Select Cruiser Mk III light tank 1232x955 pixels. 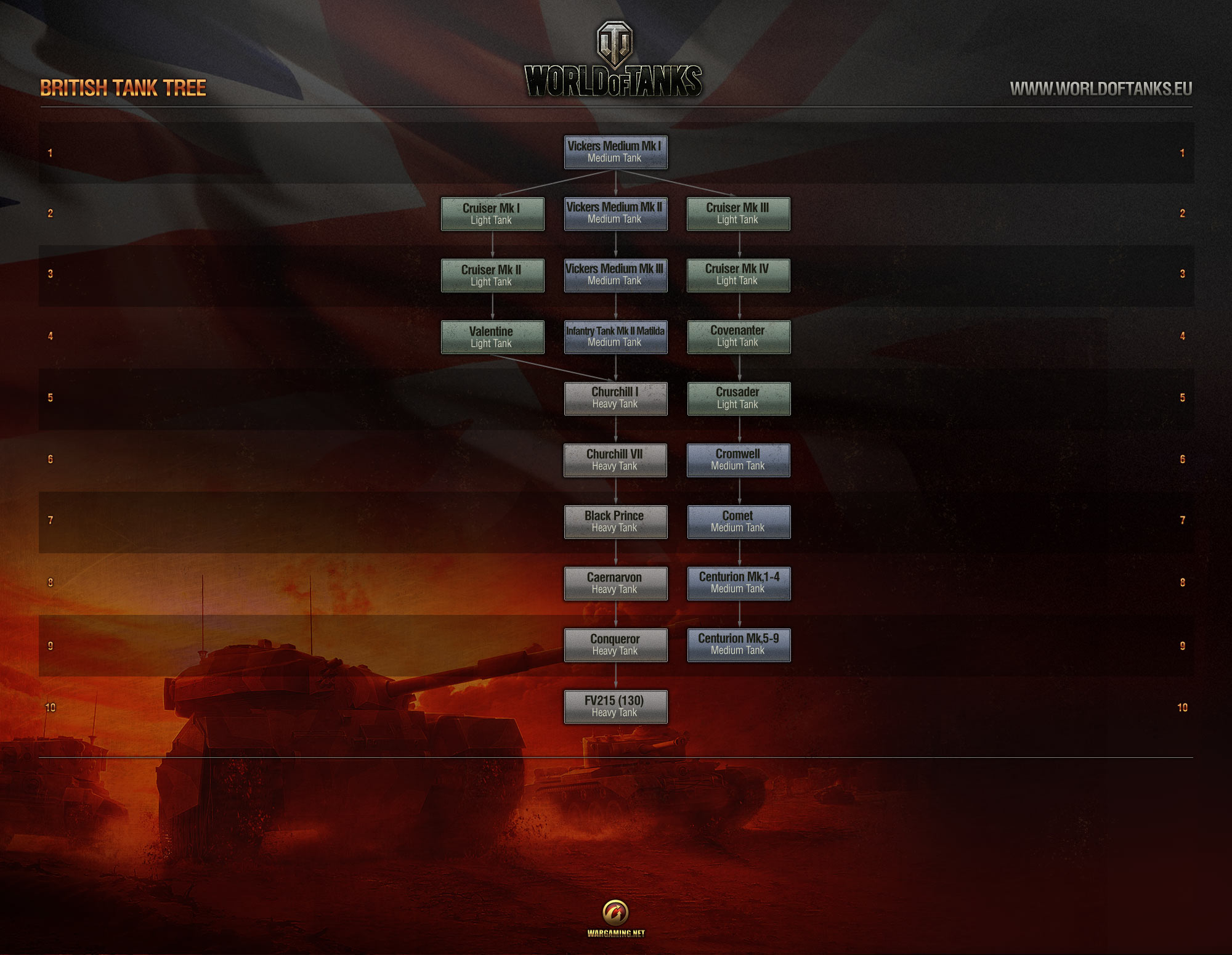point(738,213)
